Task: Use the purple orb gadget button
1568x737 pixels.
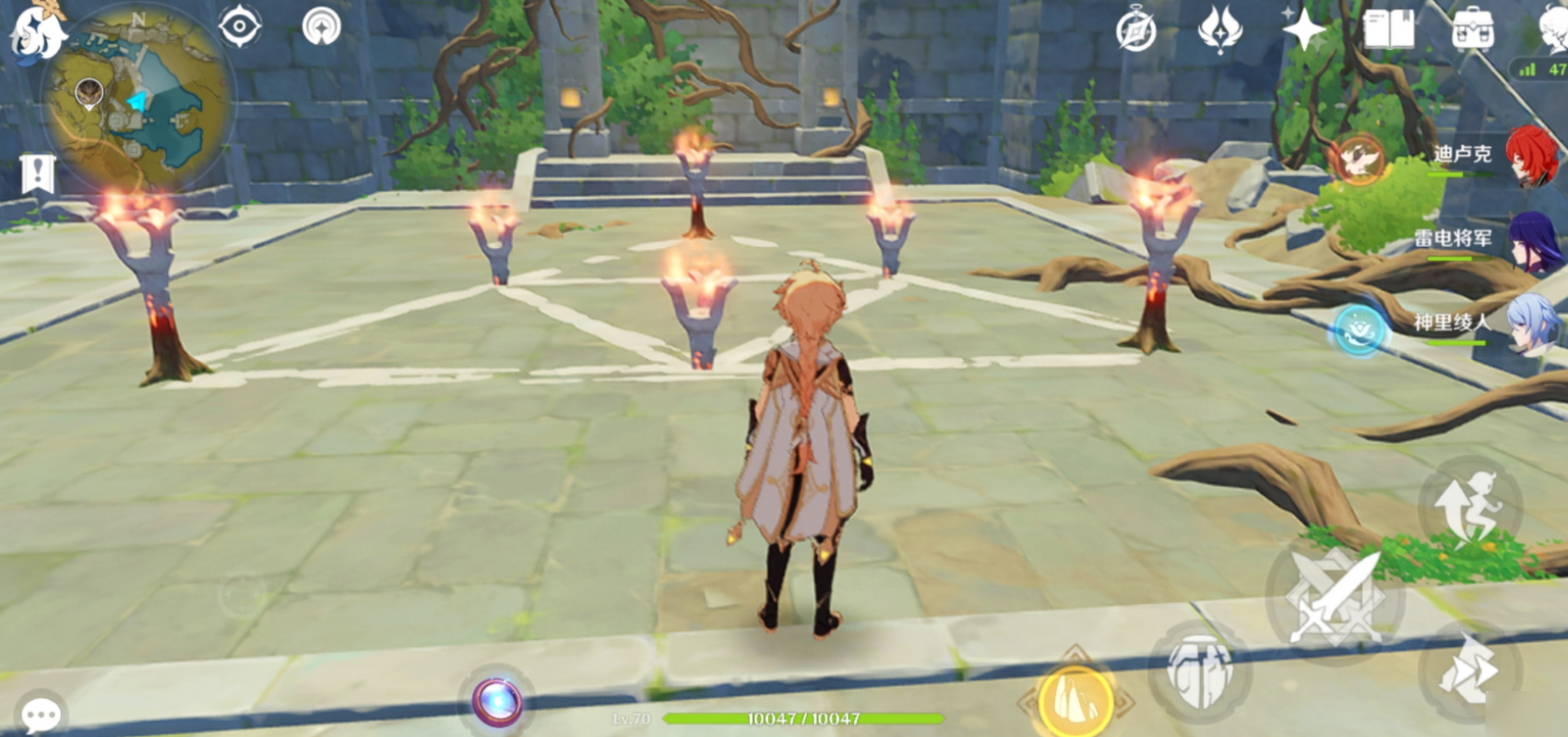Action: tap(498, 703)
